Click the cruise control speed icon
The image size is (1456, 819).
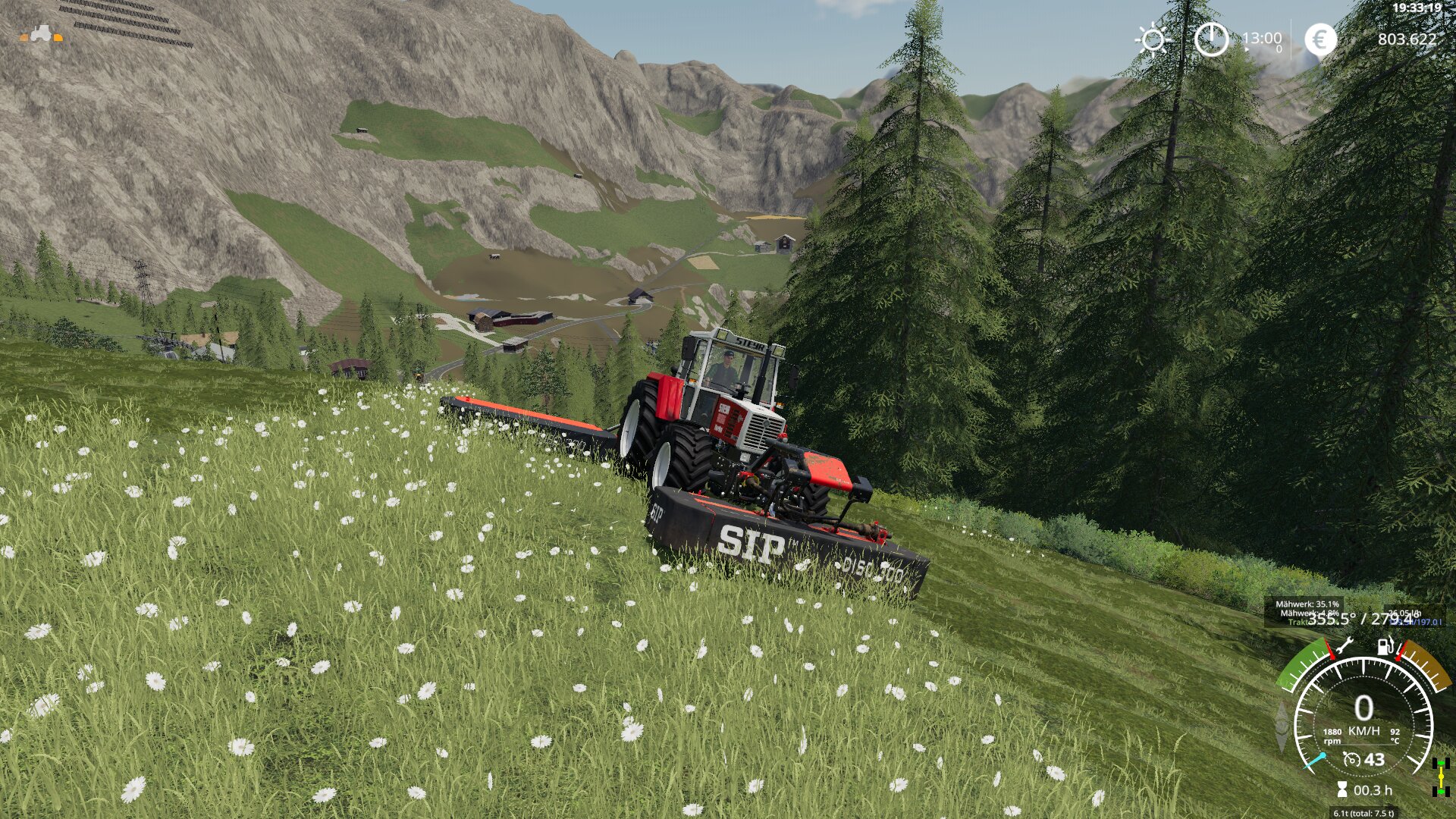point(1351,759)
